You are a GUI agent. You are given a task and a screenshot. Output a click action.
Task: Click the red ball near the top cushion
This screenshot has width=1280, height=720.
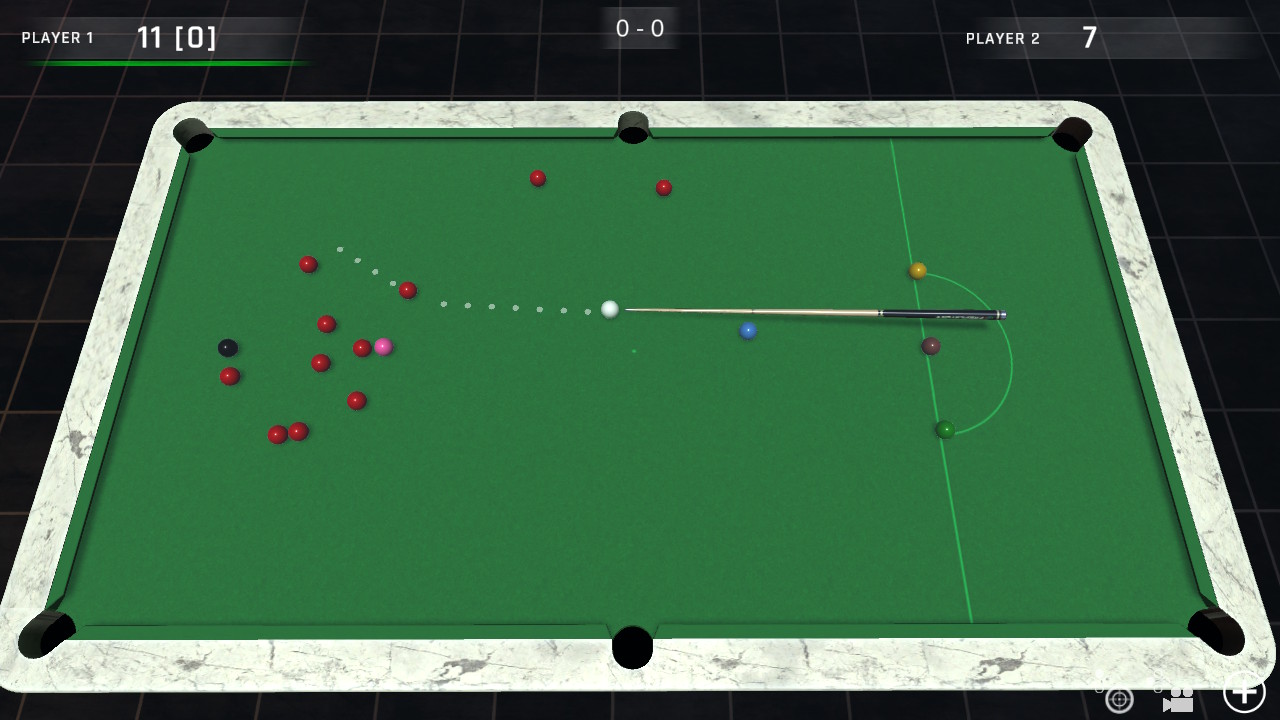[537, 178]
